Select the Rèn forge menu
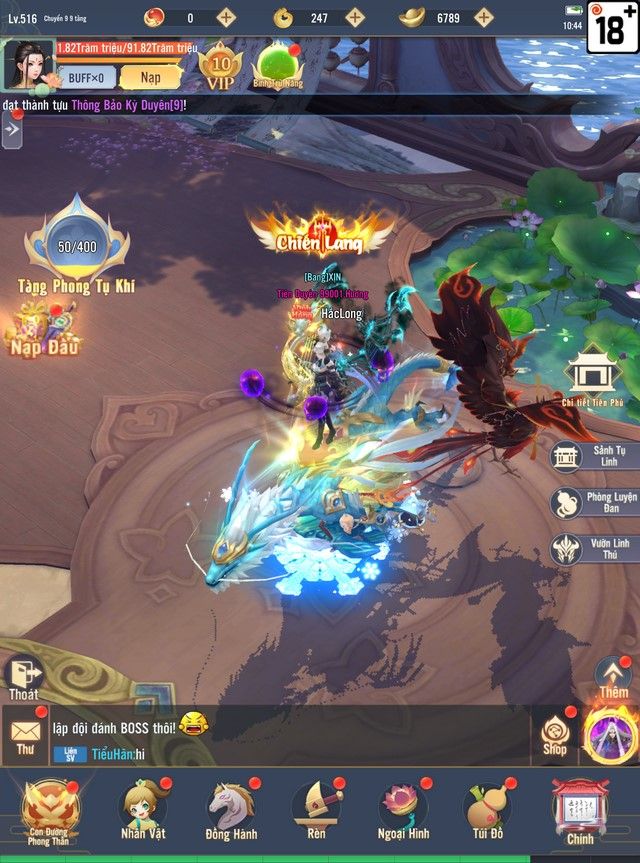The width and height of the screenshot is (640, 863). pos(315,812)
